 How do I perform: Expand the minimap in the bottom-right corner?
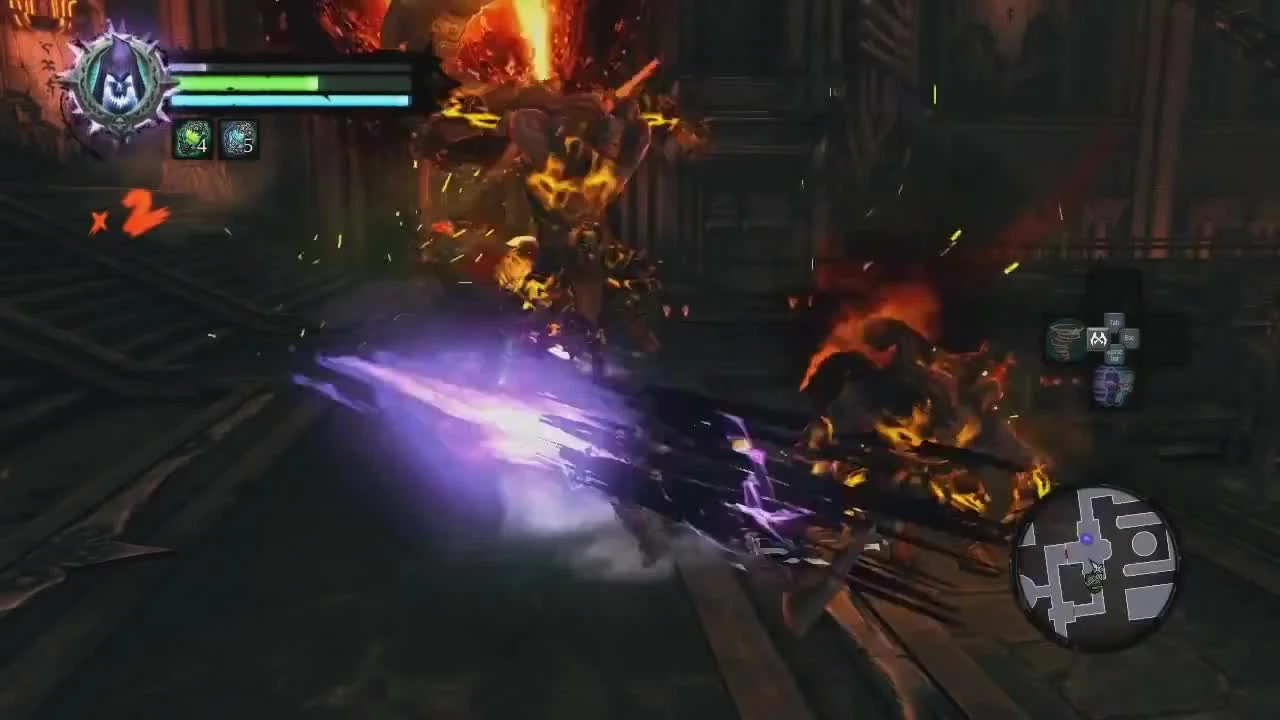pos(1095,565)
